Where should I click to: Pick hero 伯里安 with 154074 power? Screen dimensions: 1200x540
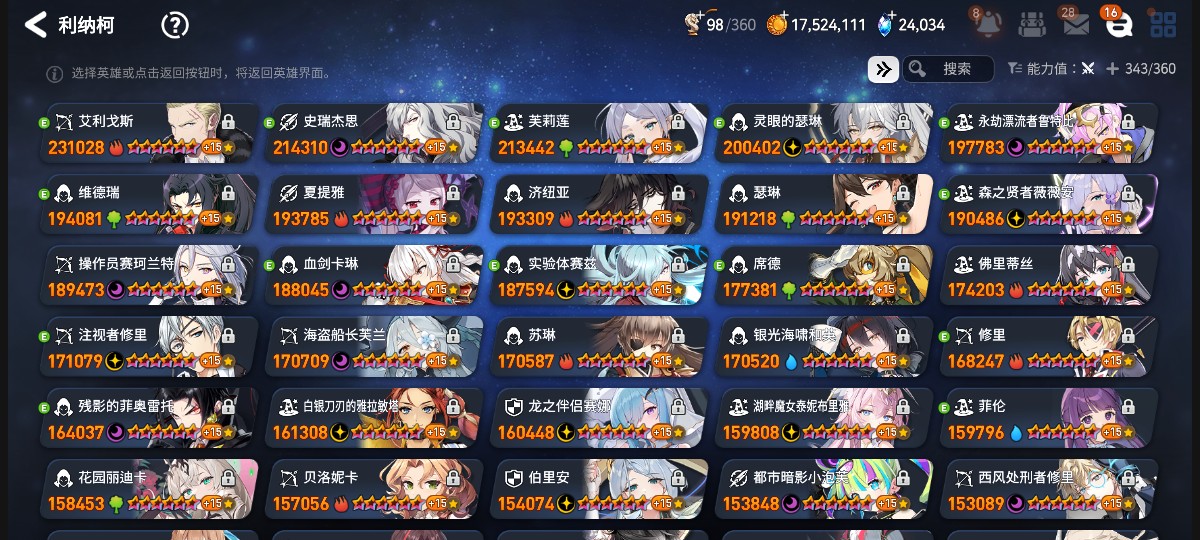[x=600, y=490]
